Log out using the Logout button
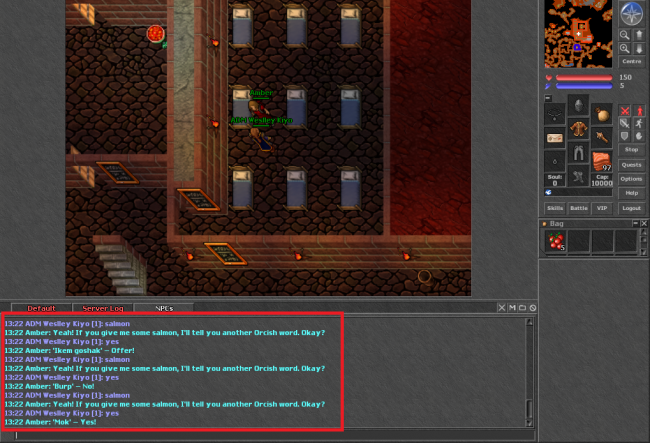 pos(631,208)
